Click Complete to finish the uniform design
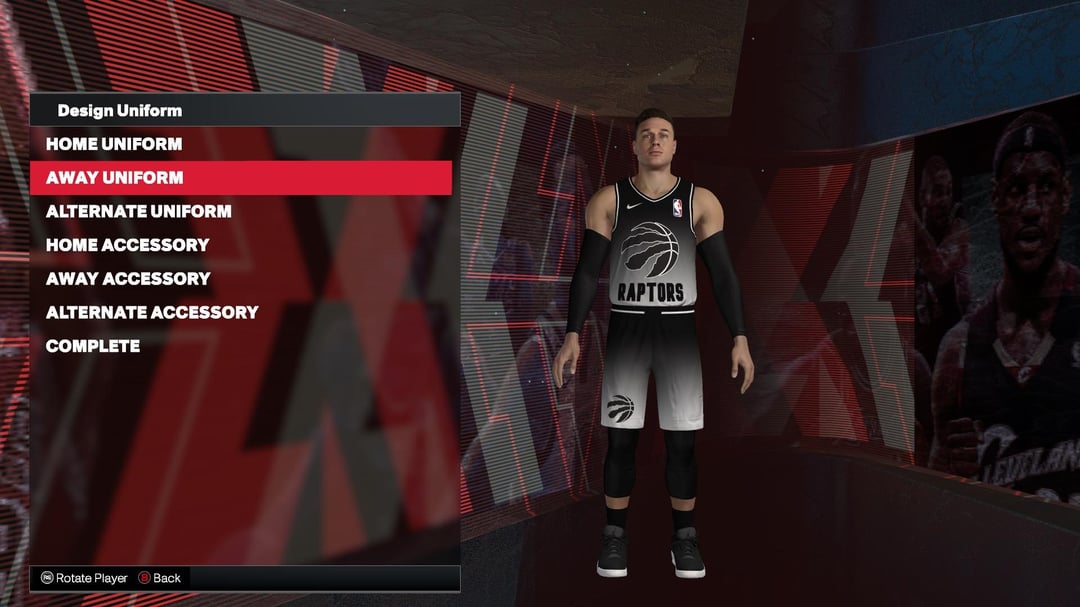Viewport: 1080px width, 607px height. click(93, 346)
